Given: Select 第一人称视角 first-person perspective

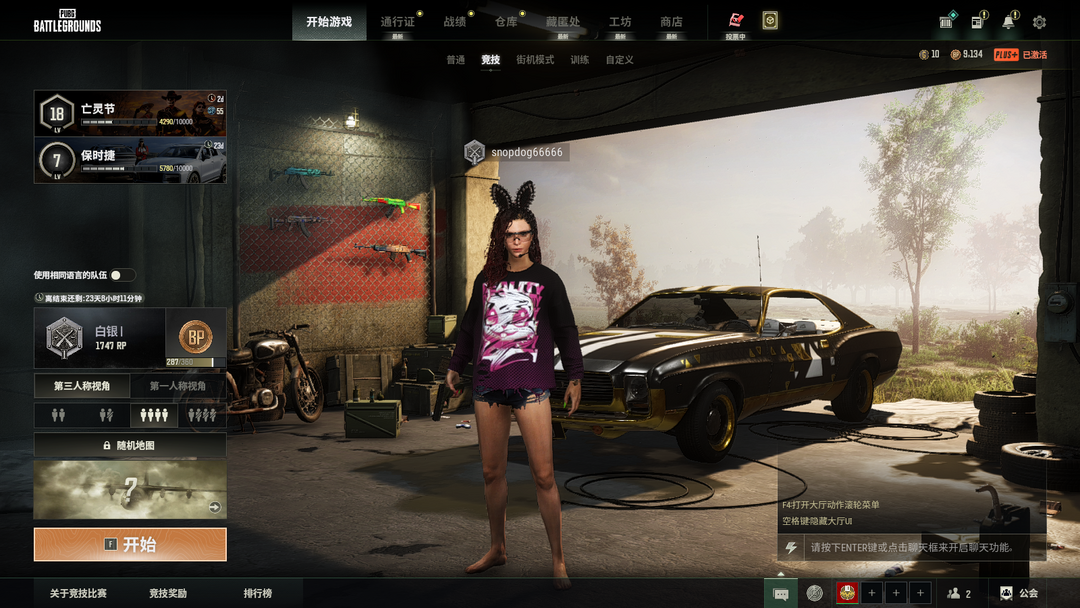Looking at the screenshot, I should point(178,386).
